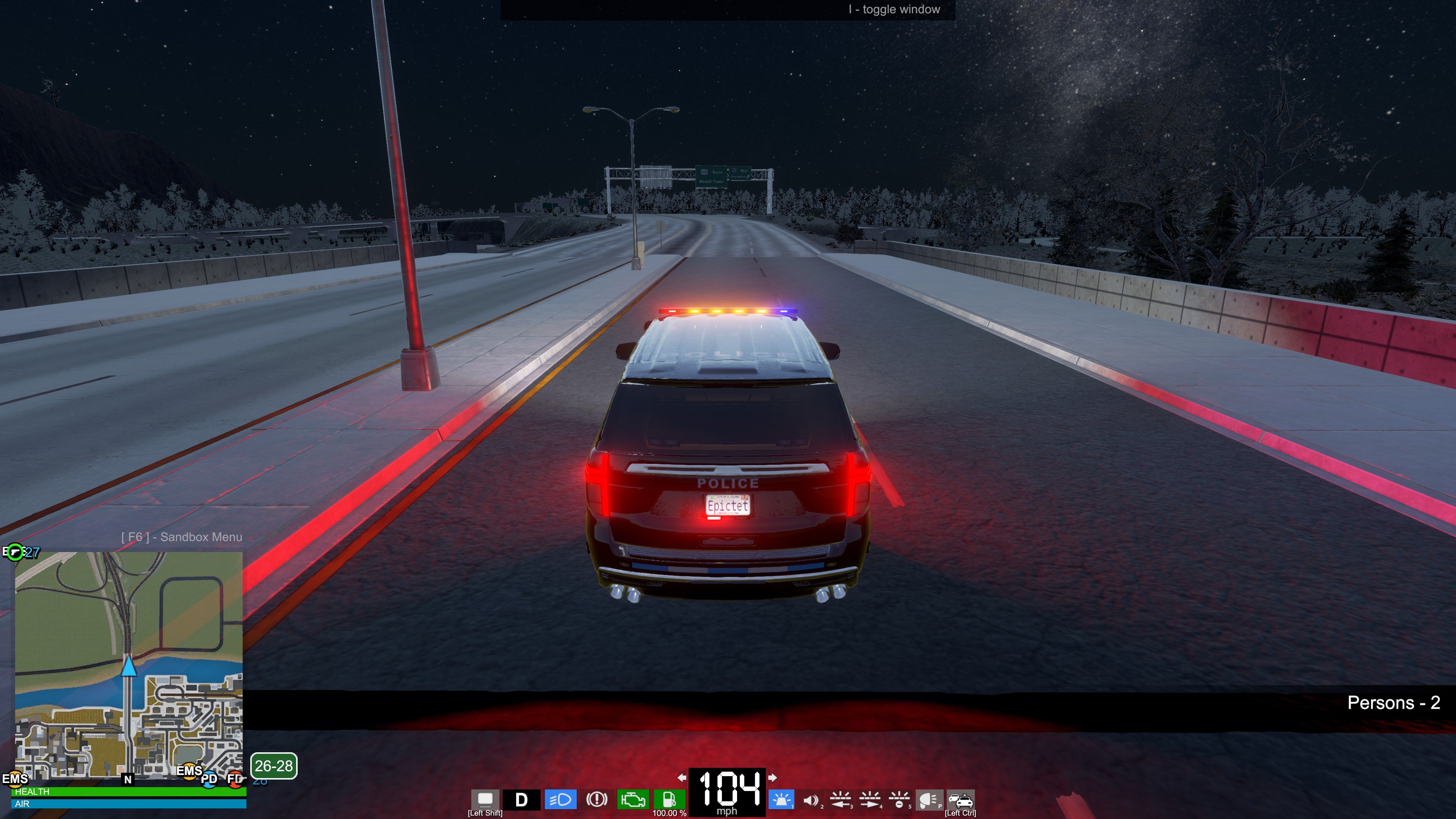Screen dimensions: 1456x819
Task: Toggle the center warning light icon
Action: point(899,800)
